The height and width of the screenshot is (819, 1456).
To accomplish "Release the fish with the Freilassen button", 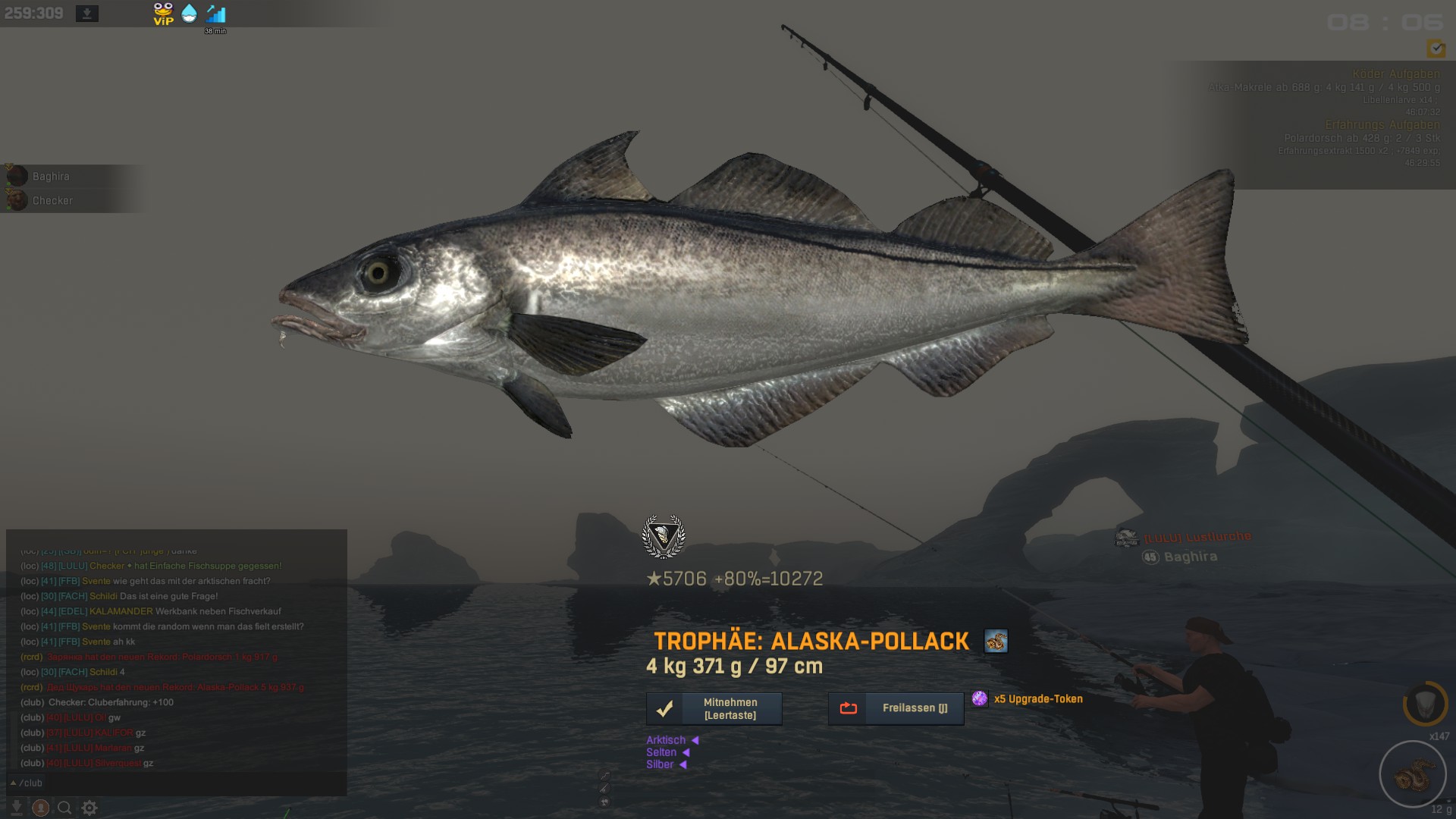I will [x=896, y=708].
